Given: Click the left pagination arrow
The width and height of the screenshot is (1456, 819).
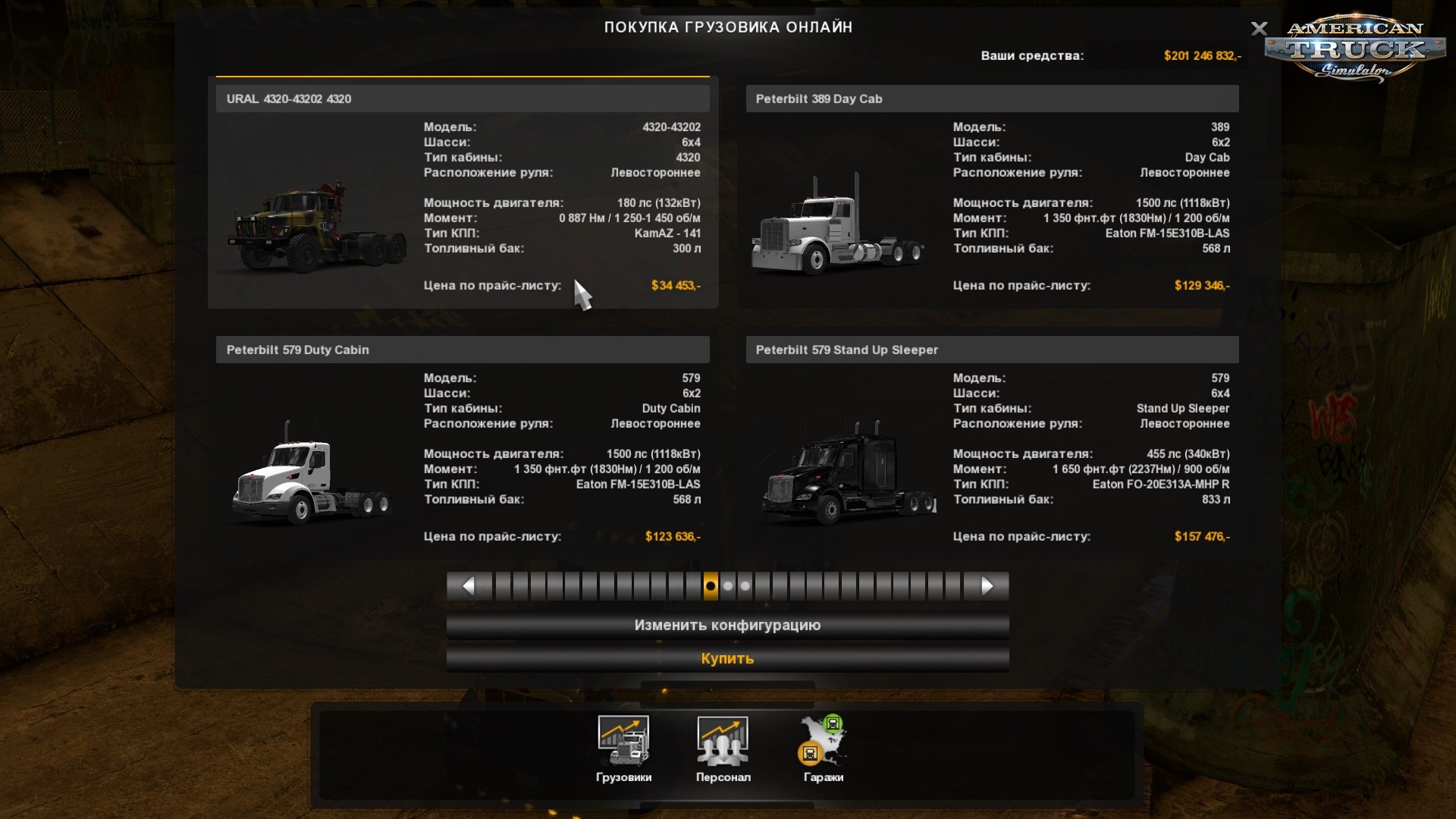Looking at the screenshot, I should click(x=469, y=585).
